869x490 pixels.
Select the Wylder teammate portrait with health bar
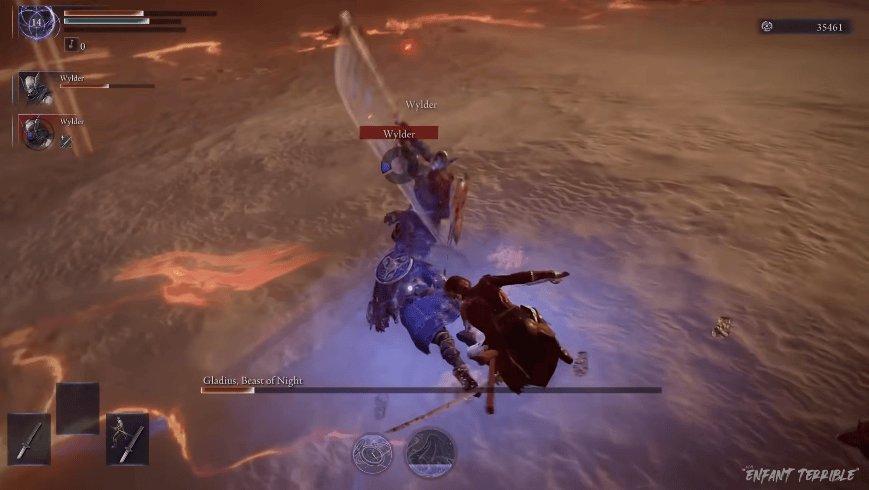pyautogui.click(x=34, y=89)
